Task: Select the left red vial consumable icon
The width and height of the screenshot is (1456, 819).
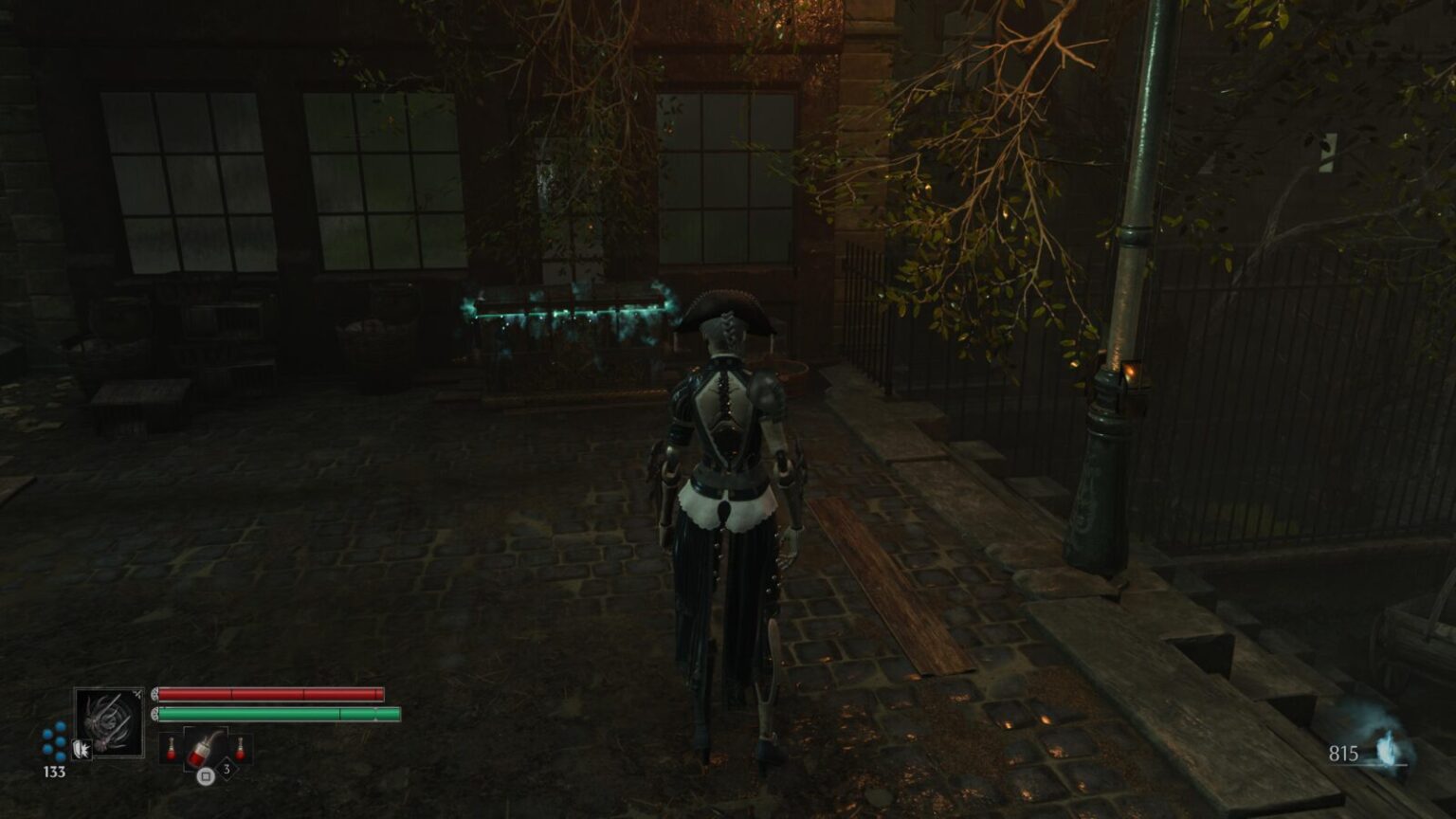Action: 172,747
